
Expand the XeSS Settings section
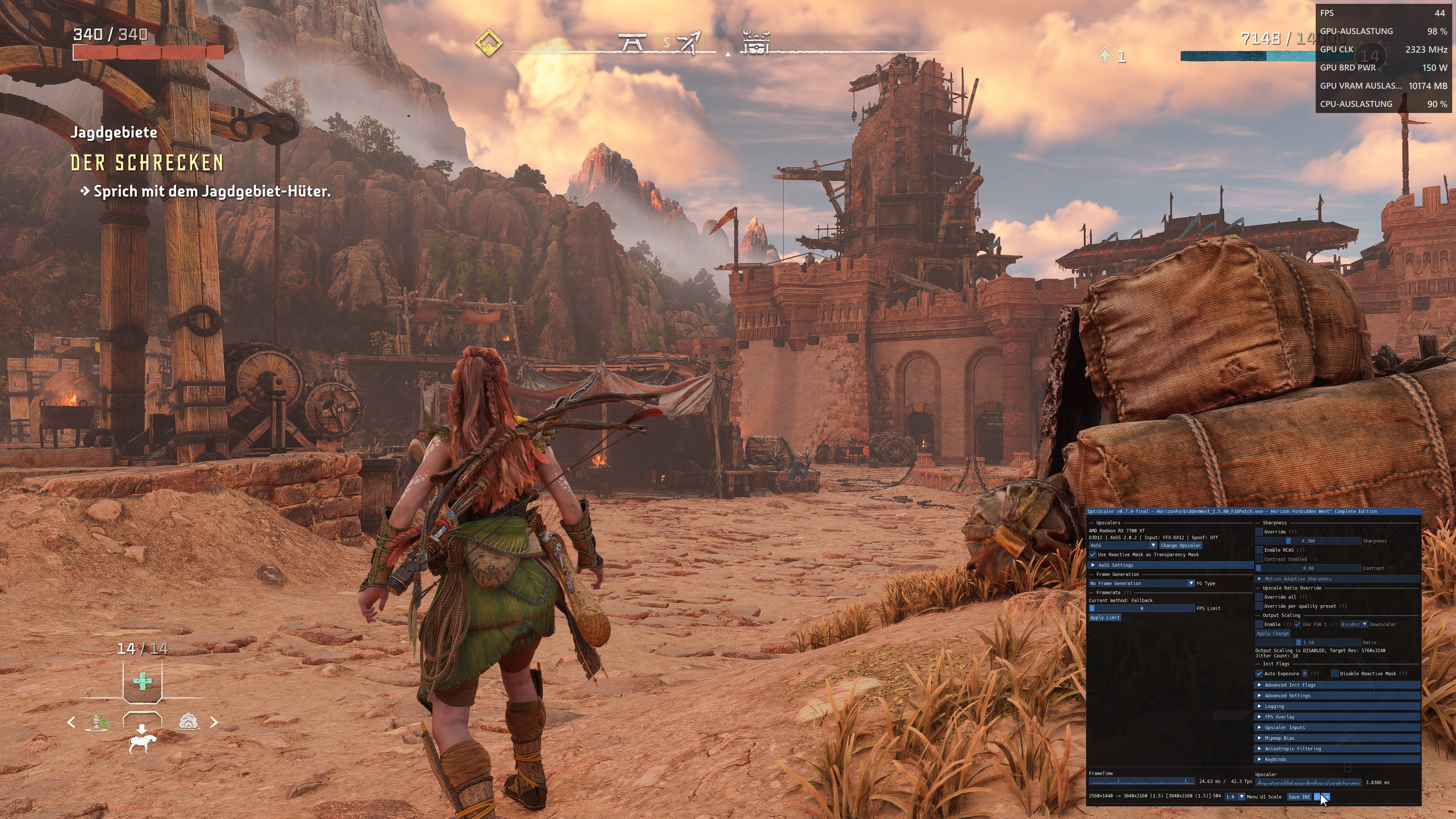pos(1115,565)
